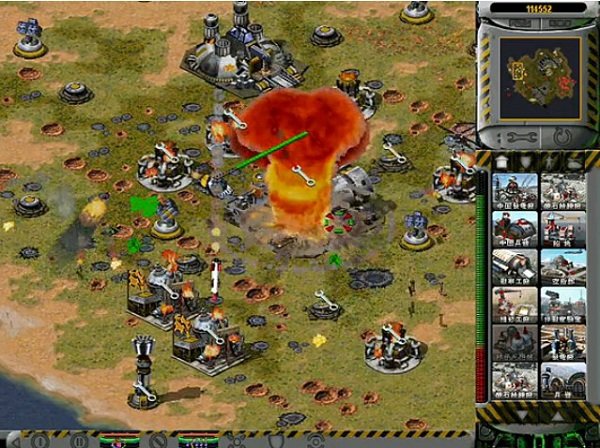Open the vehicles production tab
The width and height of the screenshot is (600, 448).
point(574,161)
